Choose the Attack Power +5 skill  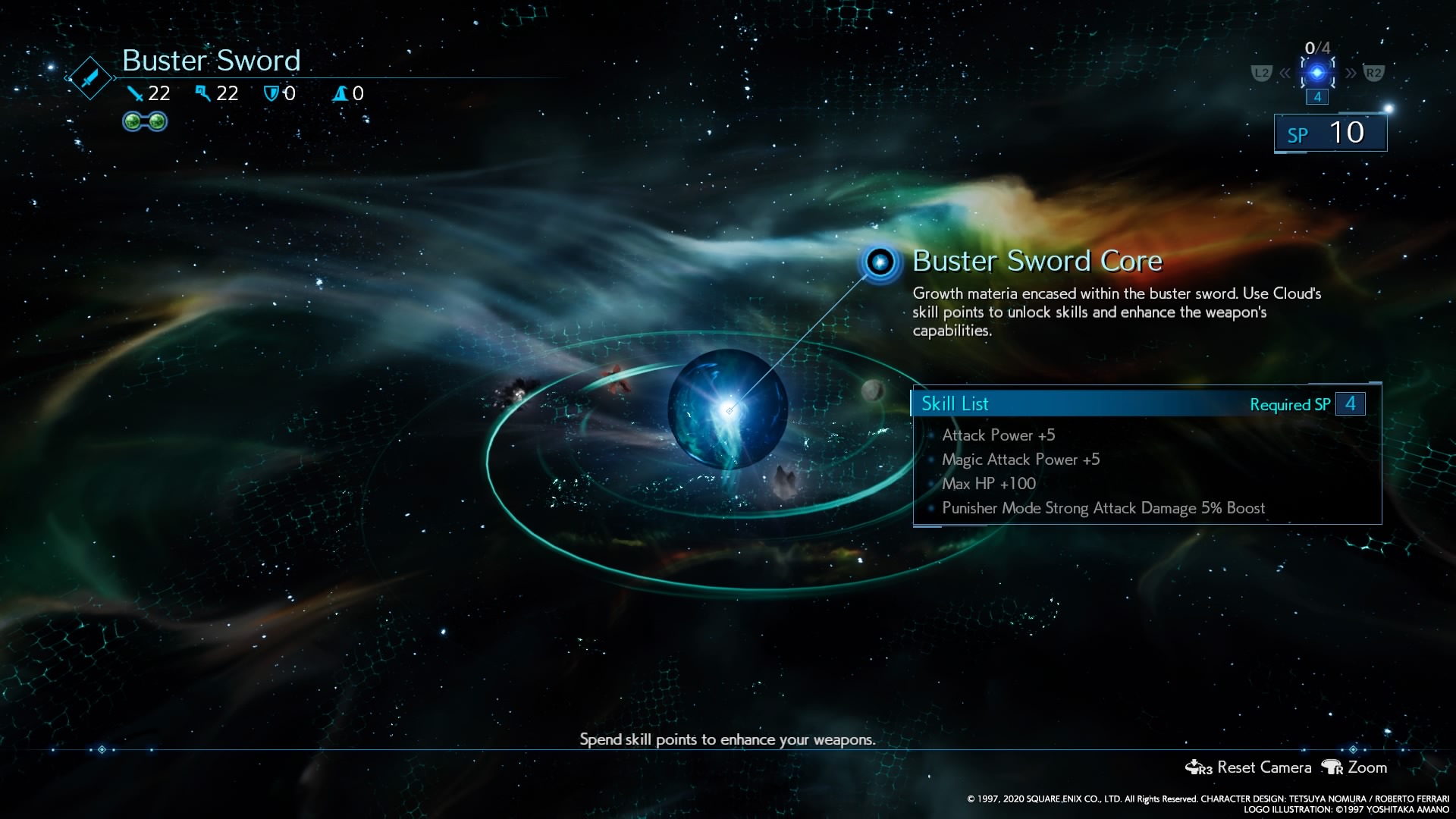pyautogui.click(x=998, y=435)
